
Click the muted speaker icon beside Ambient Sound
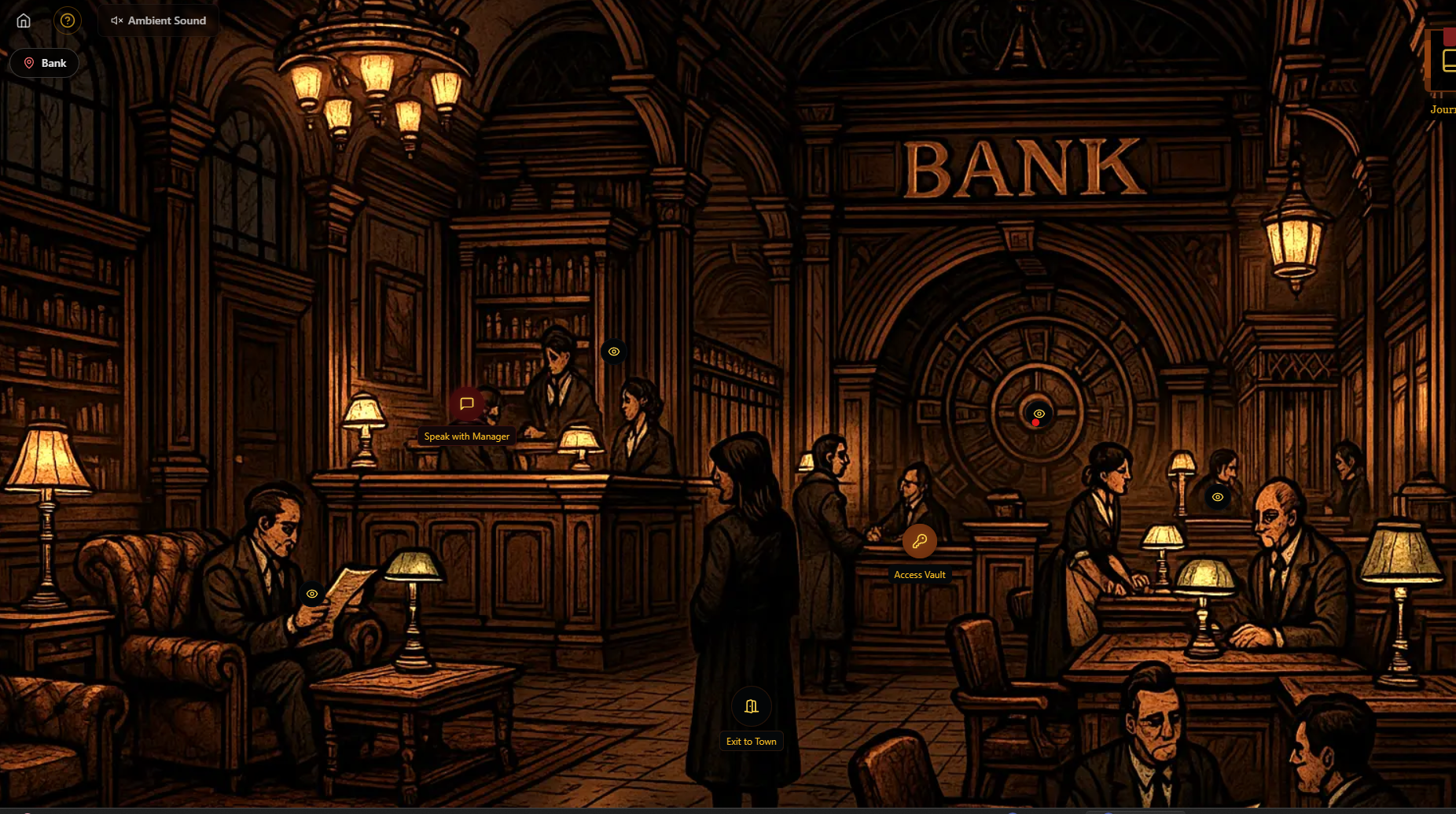tap(116, 20)
